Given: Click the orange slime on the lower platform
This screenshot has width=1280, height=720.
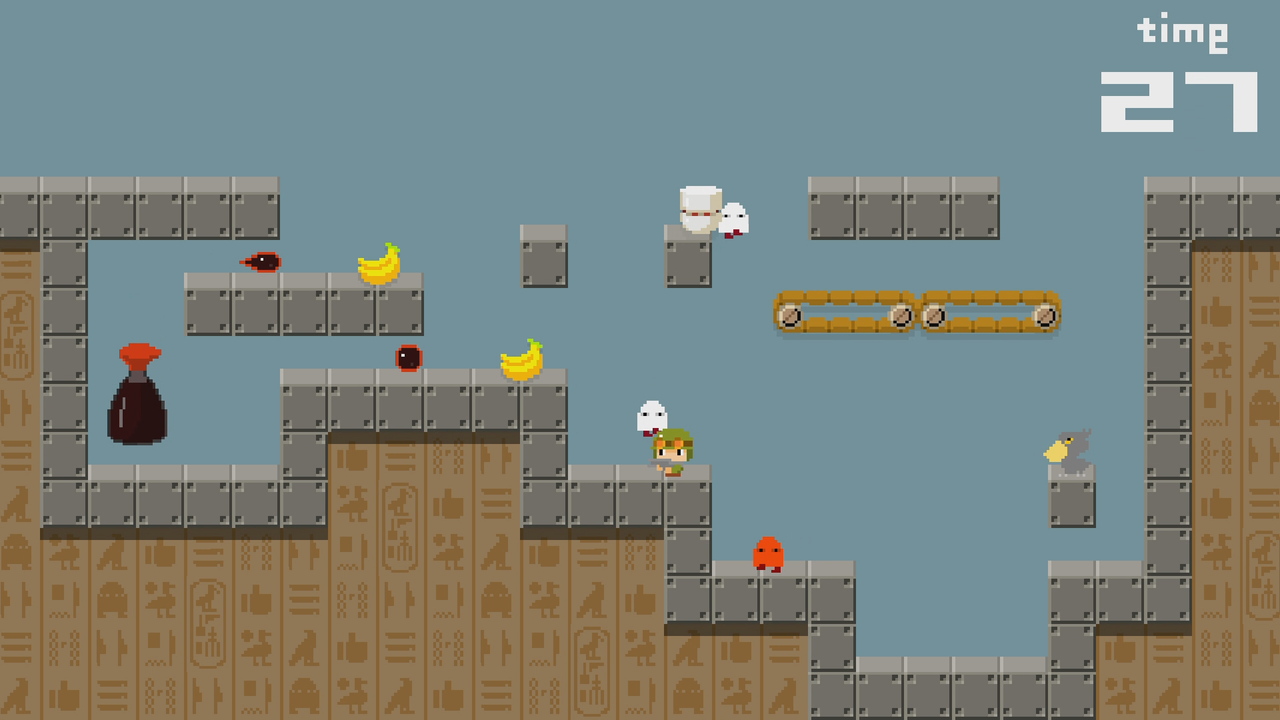Looking at the screenshot, I should point(766,553).
